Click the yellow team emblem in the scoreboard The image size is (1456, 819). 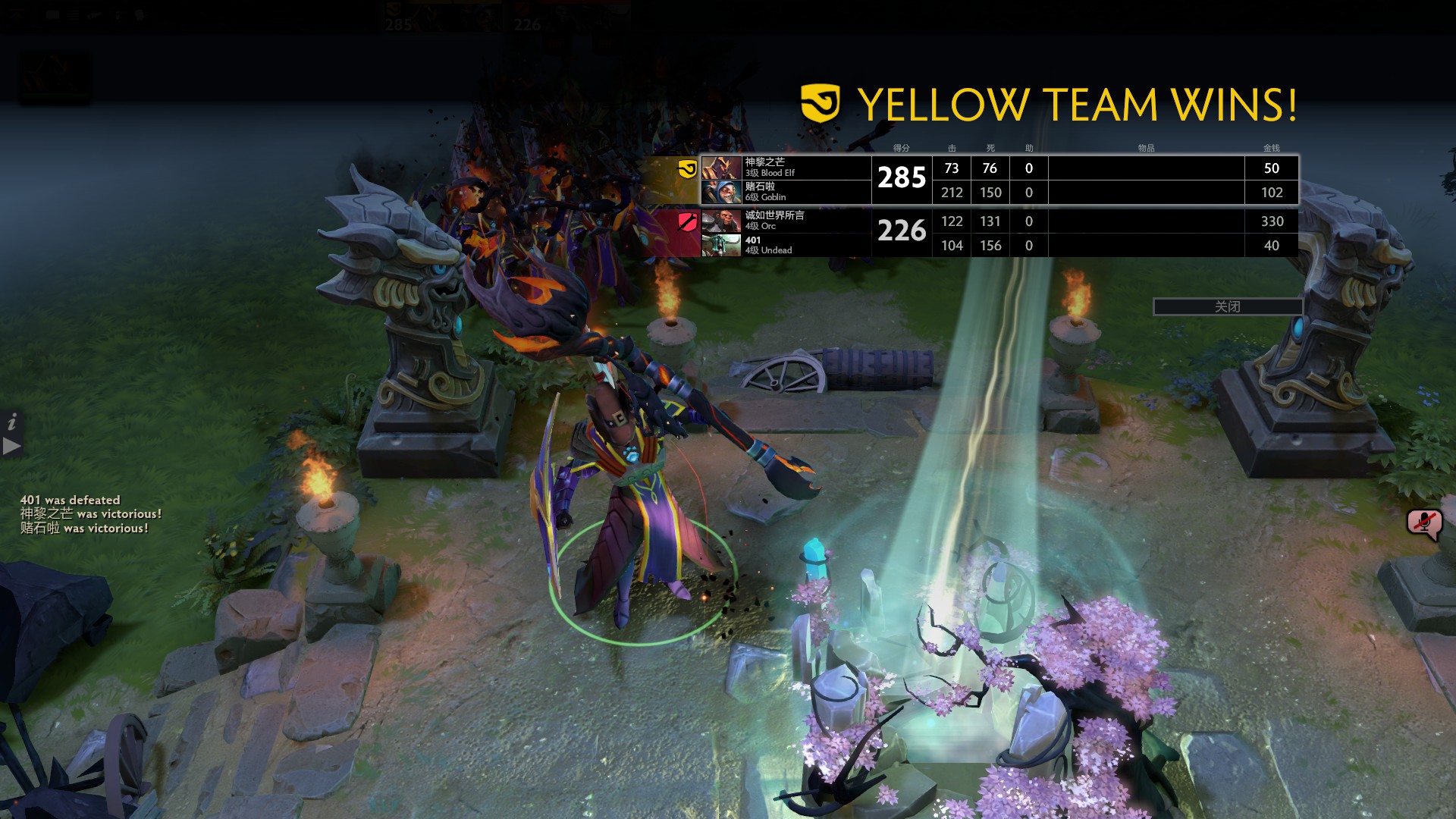[x=687, y=168]
